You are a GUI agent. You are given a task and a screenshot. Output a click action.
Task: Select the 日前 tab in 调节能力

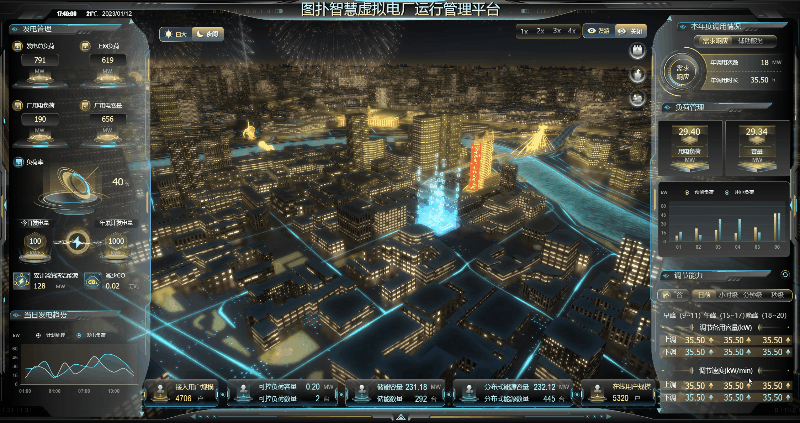pyautogui.click(x=703, y=294)
